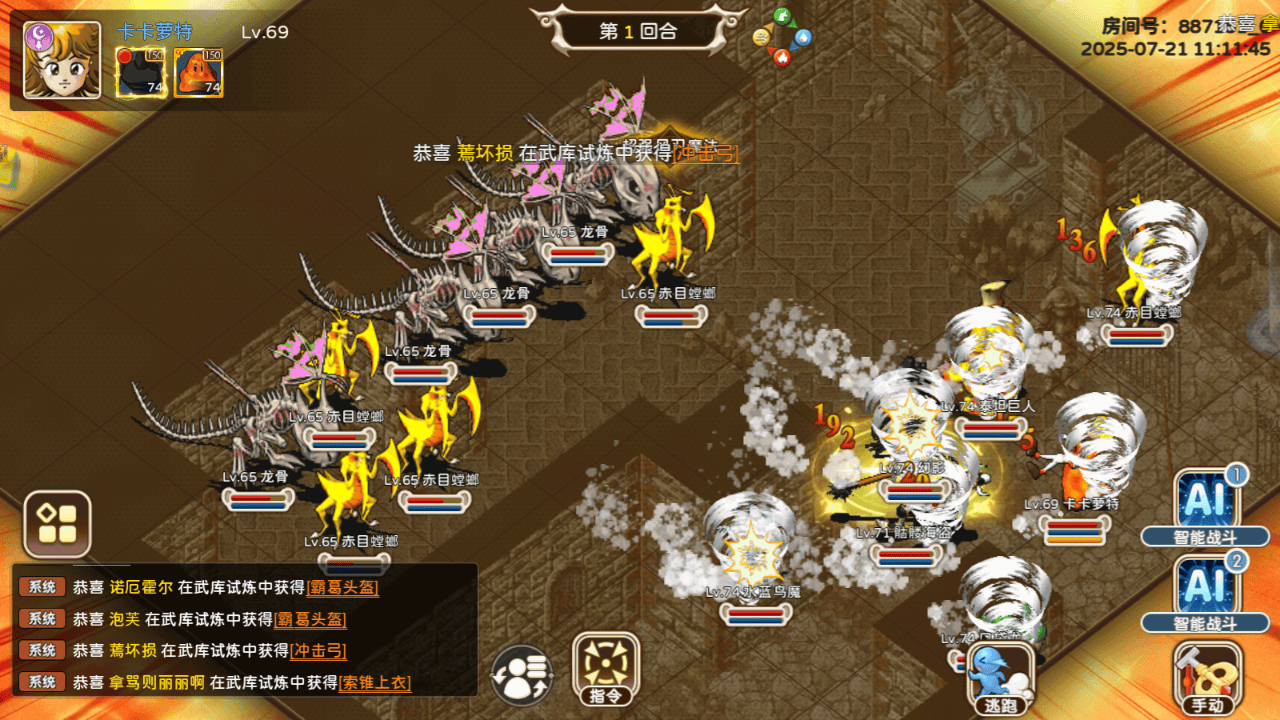This screenshot has width=1280, height=720.
Task: Select the 卡卡萝特 character portrait
Action: coord(62,60)
